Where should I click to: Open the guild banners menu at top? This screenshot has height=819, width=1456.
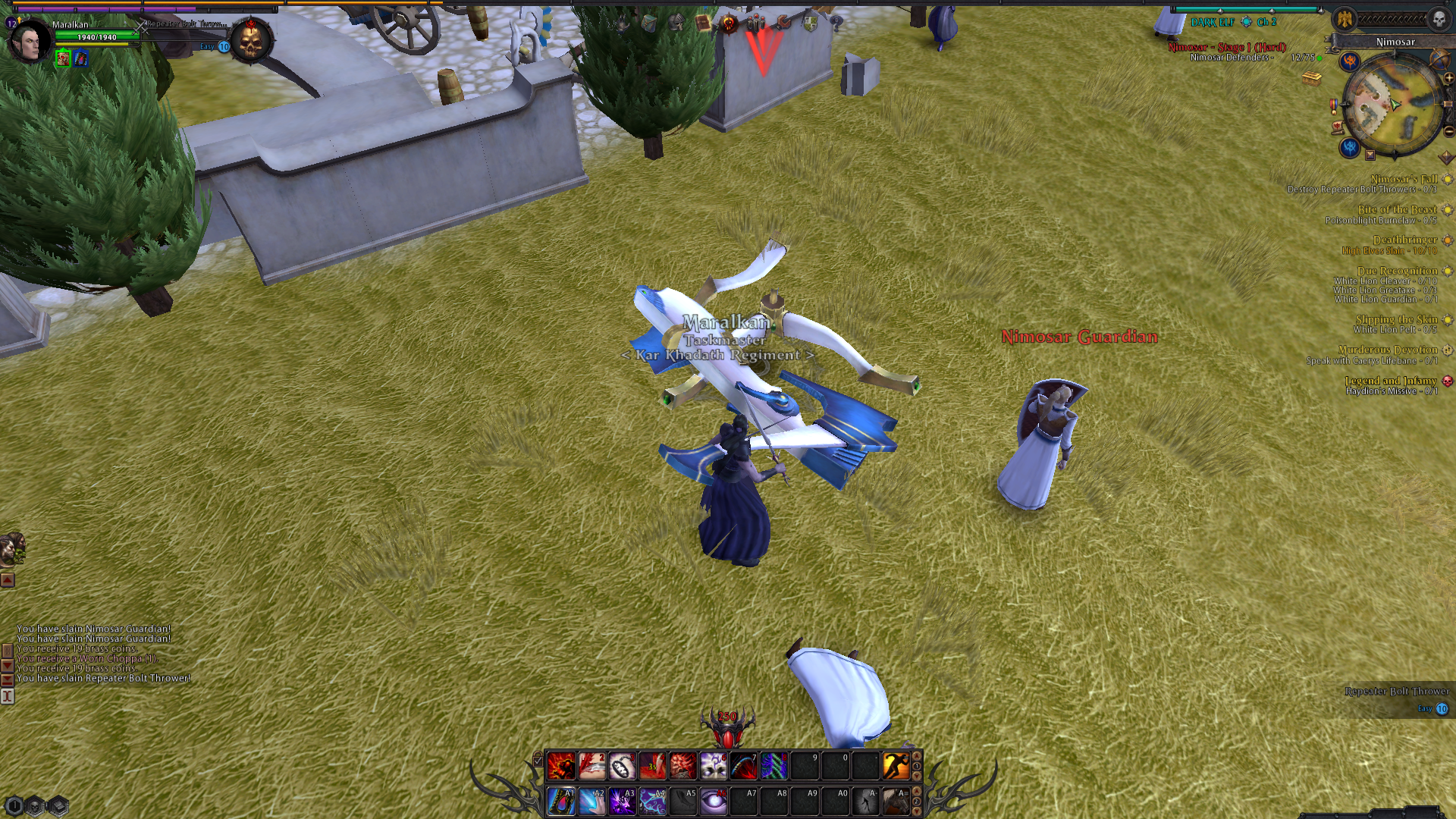(755, 23)
